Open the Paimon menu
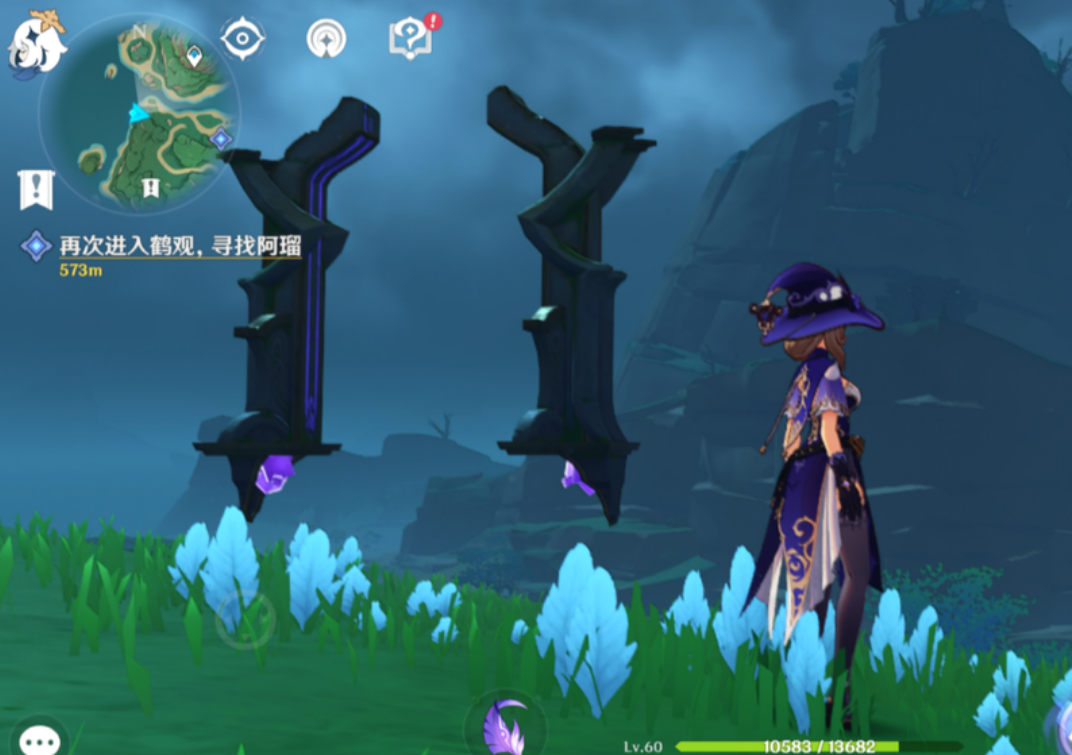1072x755 pixels. 38,42
